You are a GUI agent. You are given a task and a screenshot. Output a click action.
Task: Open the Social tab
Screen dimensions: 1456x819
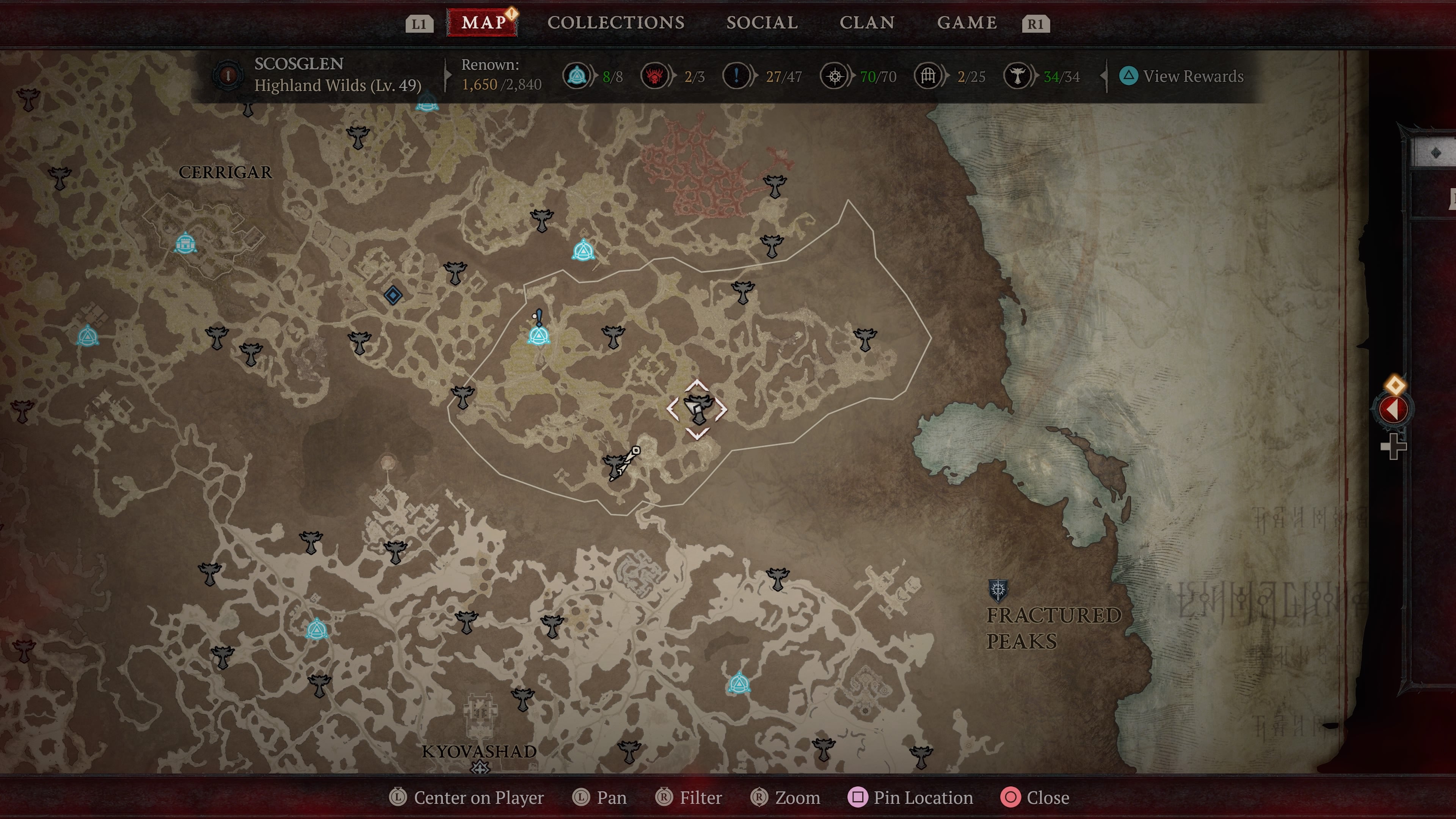tap(762, 23)
